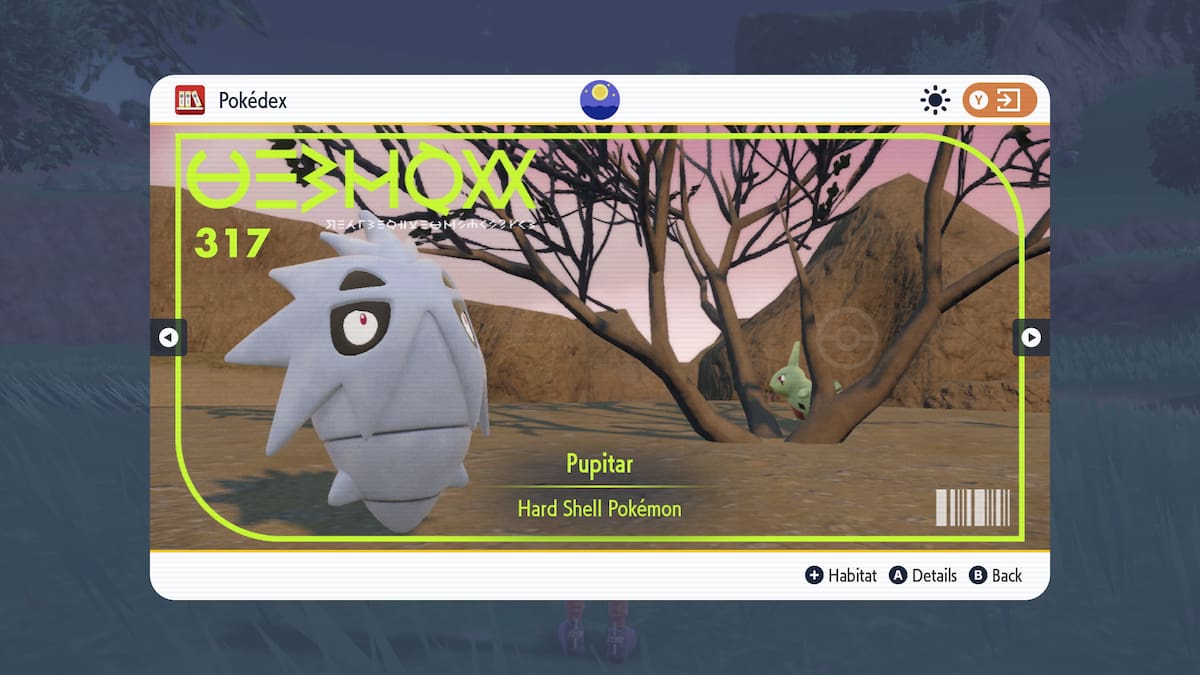Go to the previous Pokédex entry arrow
The width and height of the screenshot is (1200, 675).
click(x=168, y=338)
